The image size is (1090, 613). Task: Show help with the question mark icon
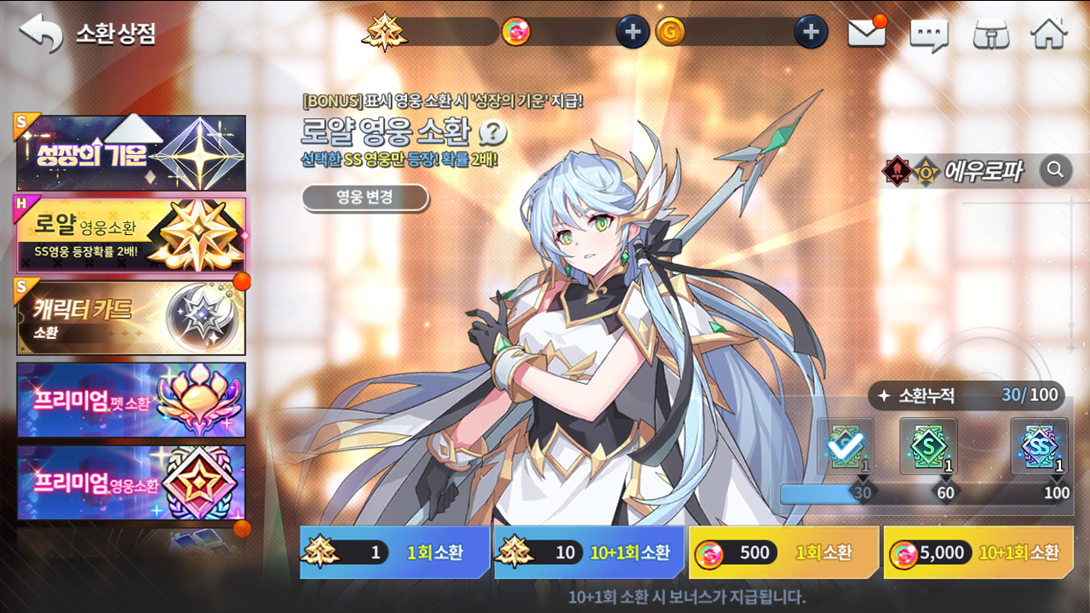point(493,133)
